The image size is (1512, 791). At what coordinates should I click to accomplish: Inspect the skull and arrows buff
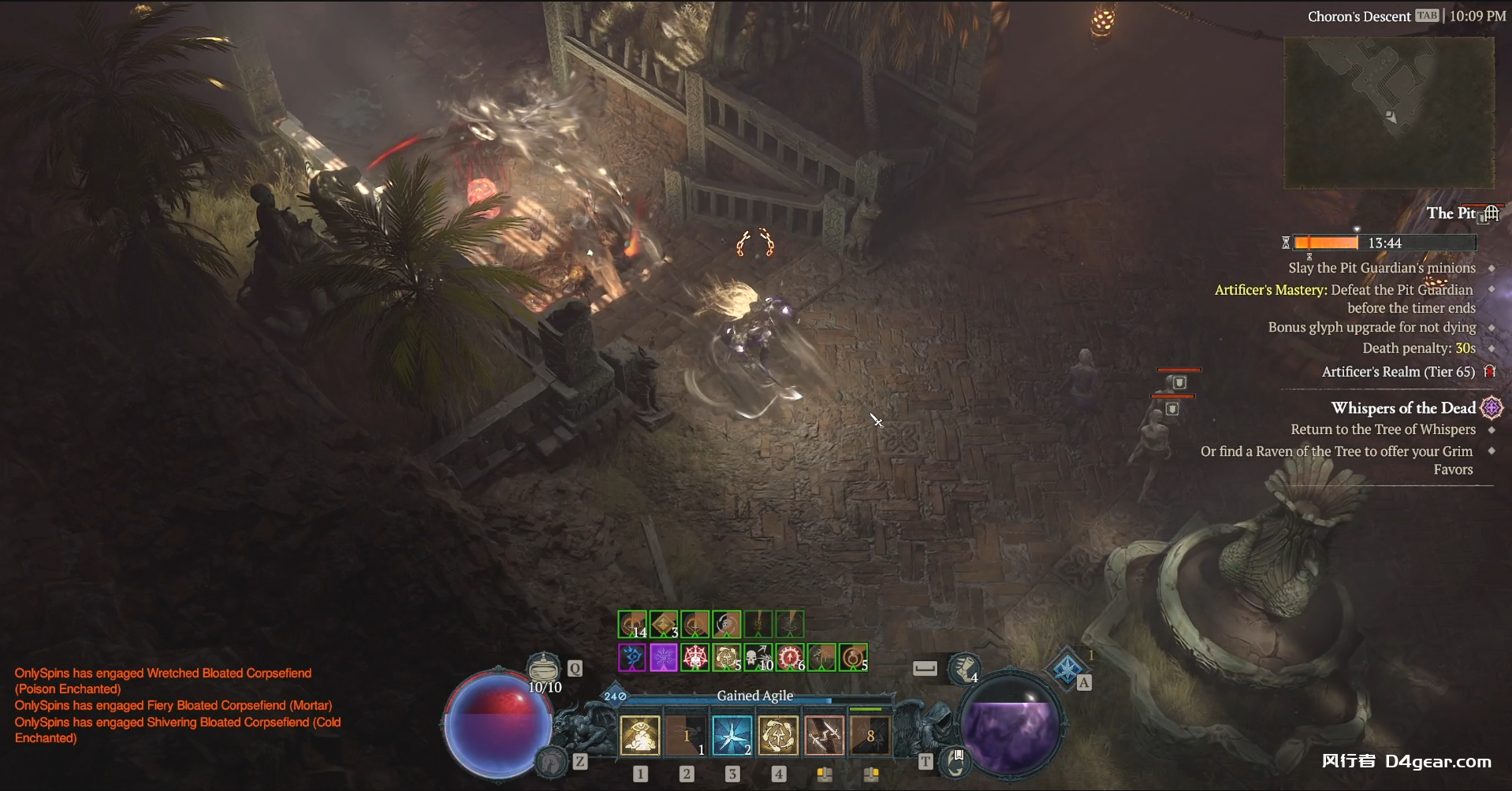(x=758, y=657)
